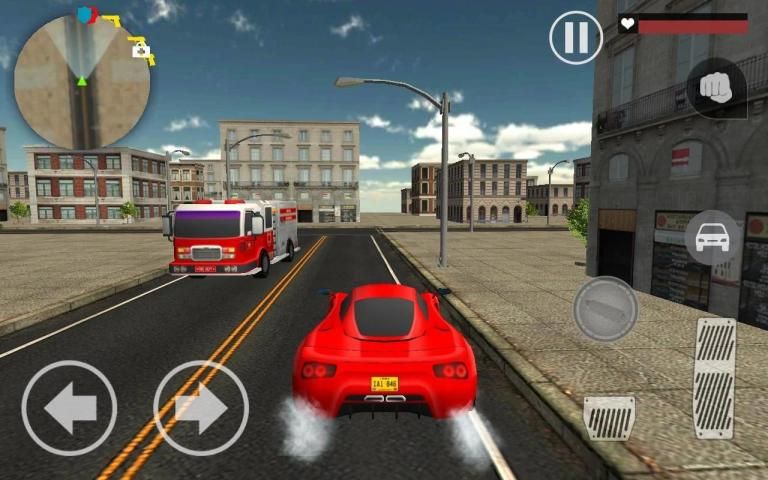This screenshot has width=768, height=480.
Task: Pause the game
Action: coord(576,38)
